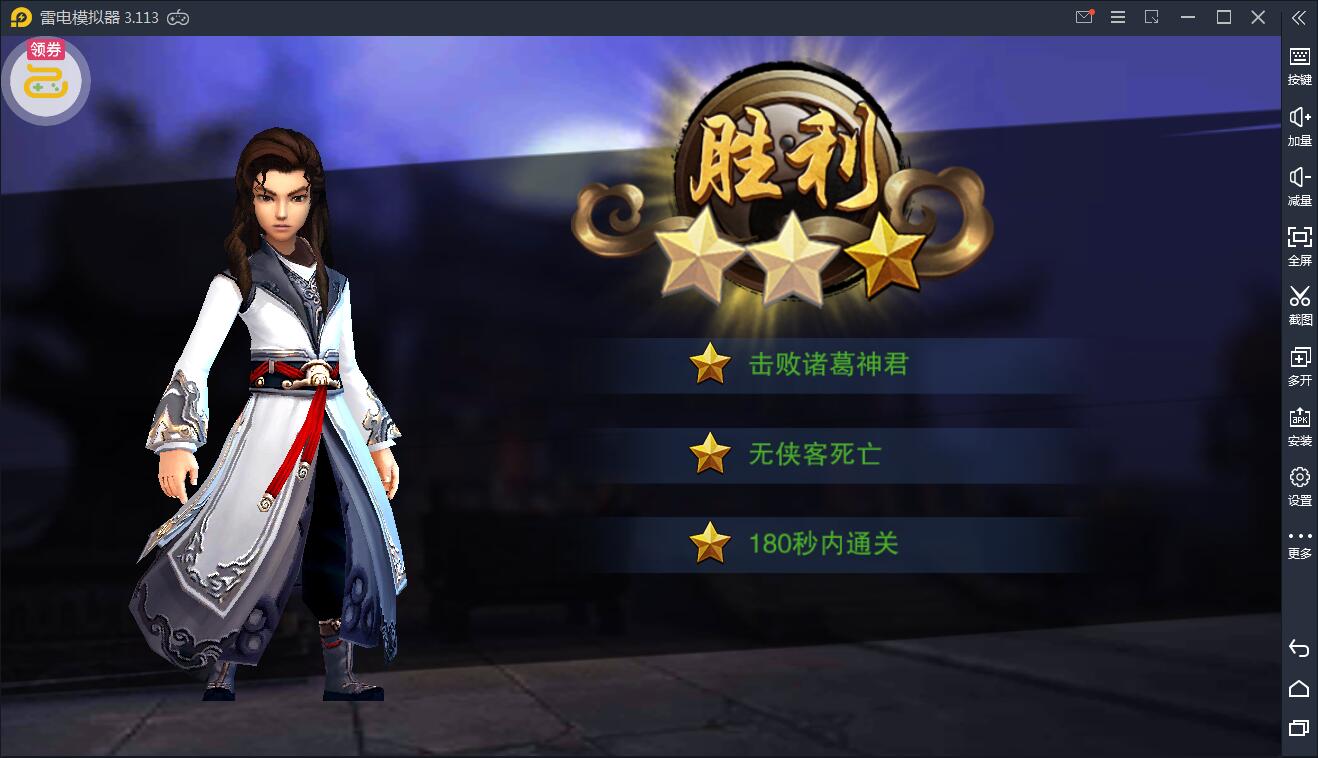The height and width of the screenshot is (758, 1318).
Task: Collapse the right sidebar with double chevron
Action: click(x=1299, y=17)
